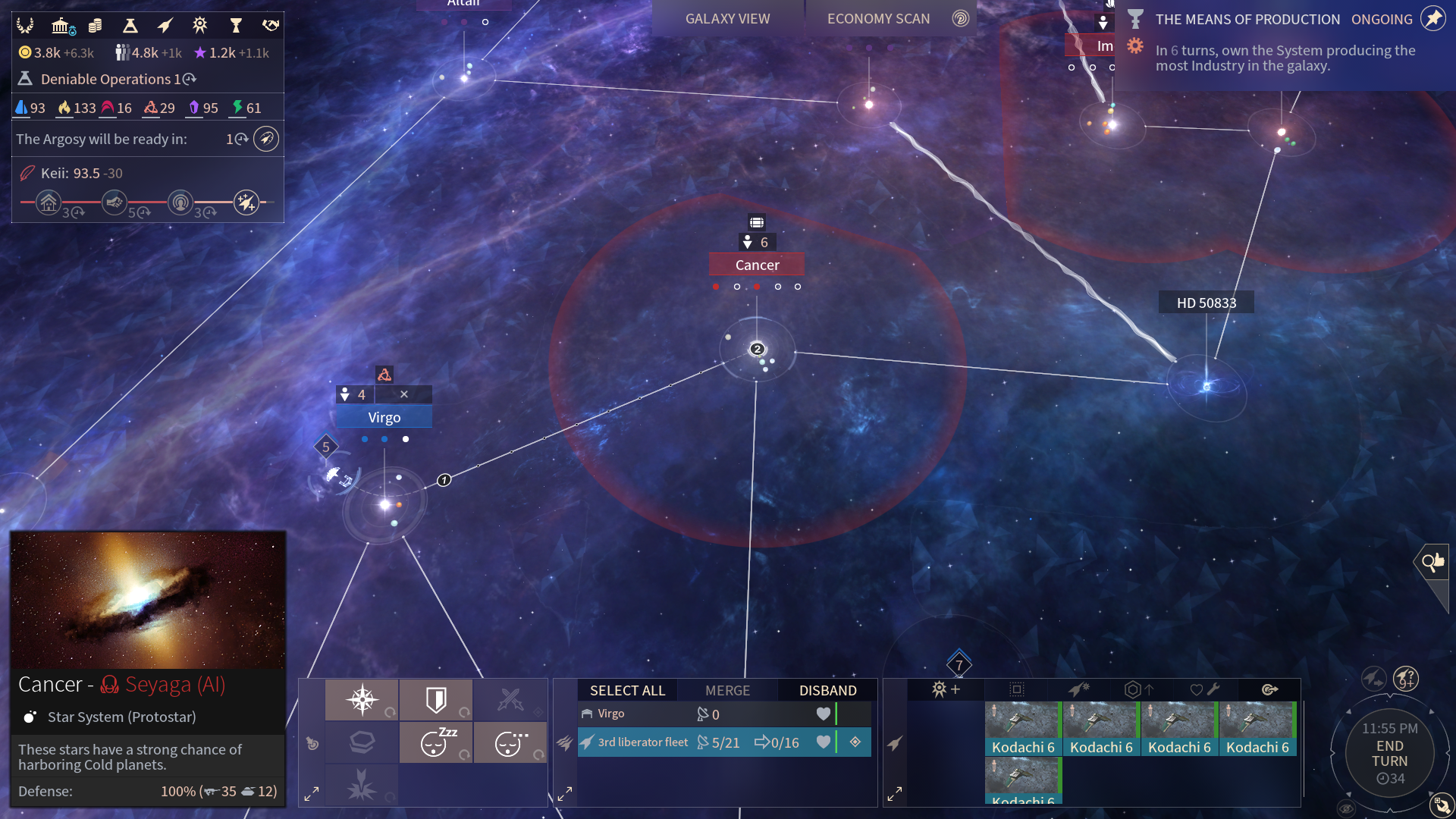
Task: Open the senate building screen
Action: coord(62,27)
